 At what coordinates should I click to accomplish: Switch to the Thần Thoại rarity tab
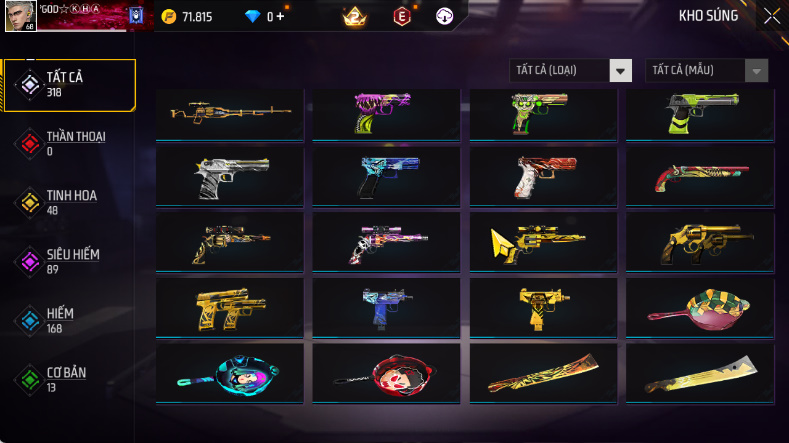pyautogui.click(x=70, y=143)
